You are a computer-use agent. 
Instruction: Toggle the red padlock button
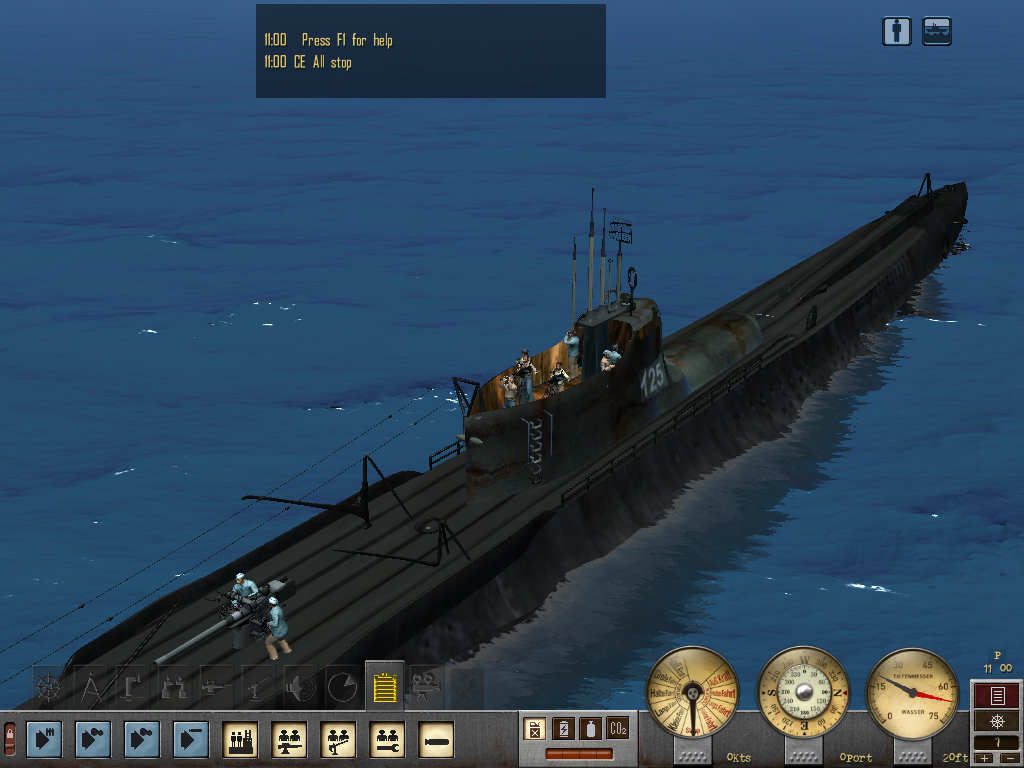click(10, 739)
